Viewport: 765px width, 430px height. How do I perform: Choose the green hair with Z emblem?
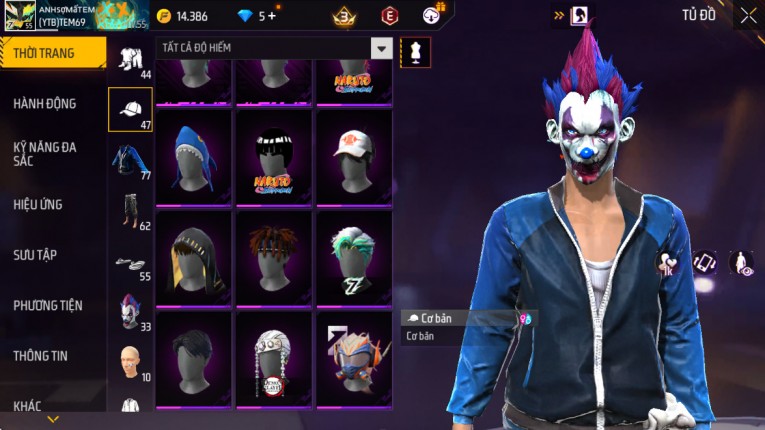tap(354, 256)
